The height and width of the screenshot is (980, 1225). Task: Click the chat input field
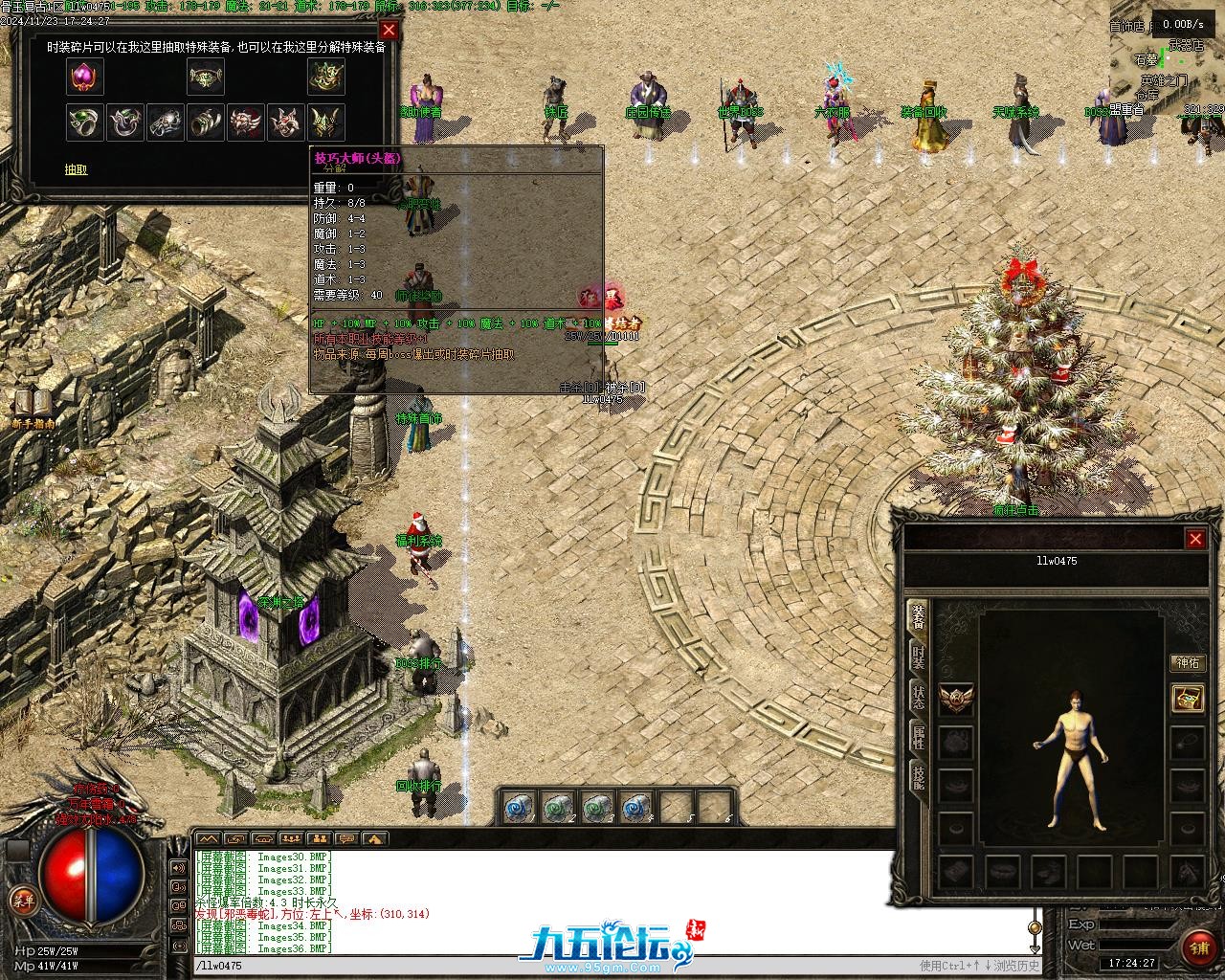(x=546, y=966)
